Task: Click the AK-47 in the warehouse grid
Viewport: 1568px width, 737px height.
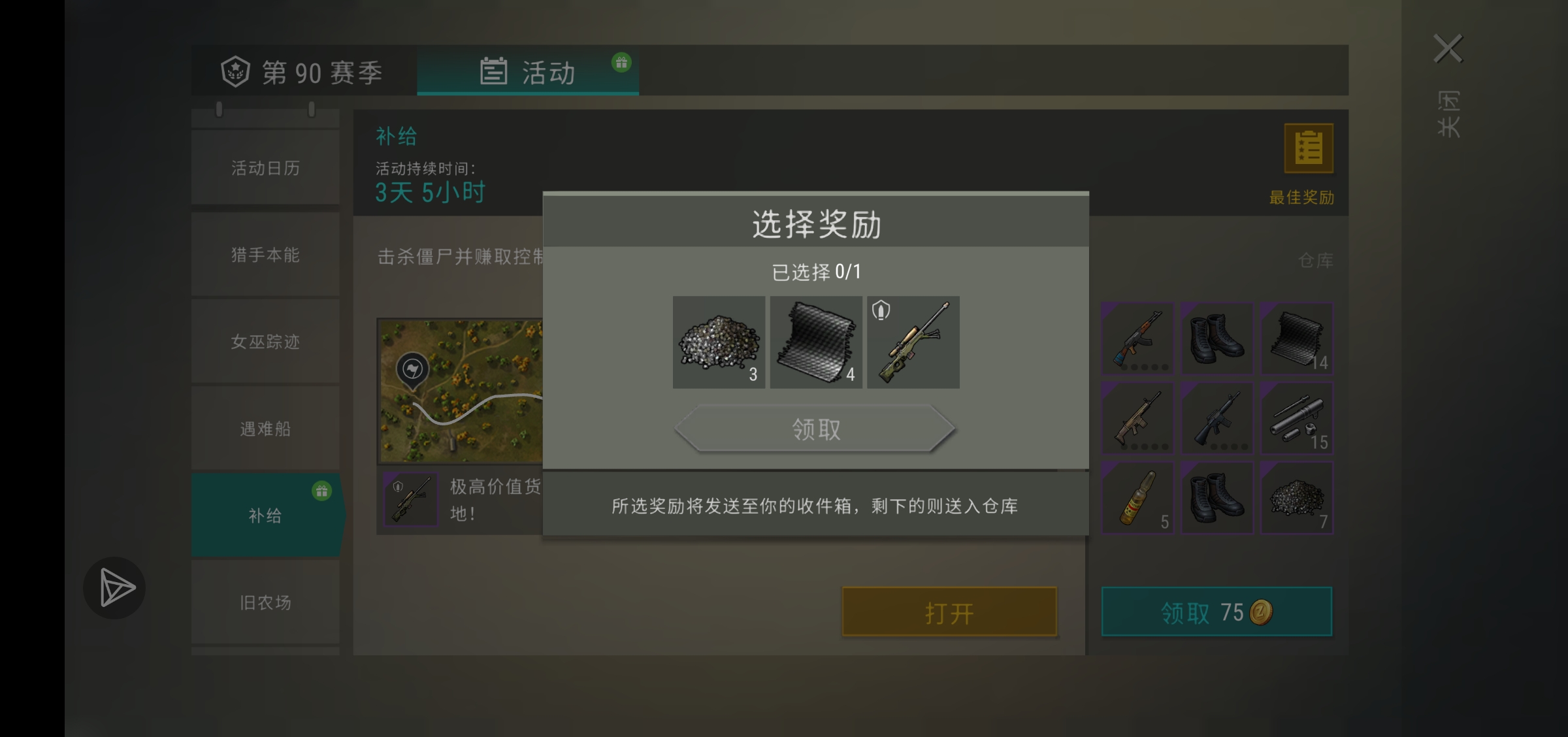Action: click(1137, 338)
